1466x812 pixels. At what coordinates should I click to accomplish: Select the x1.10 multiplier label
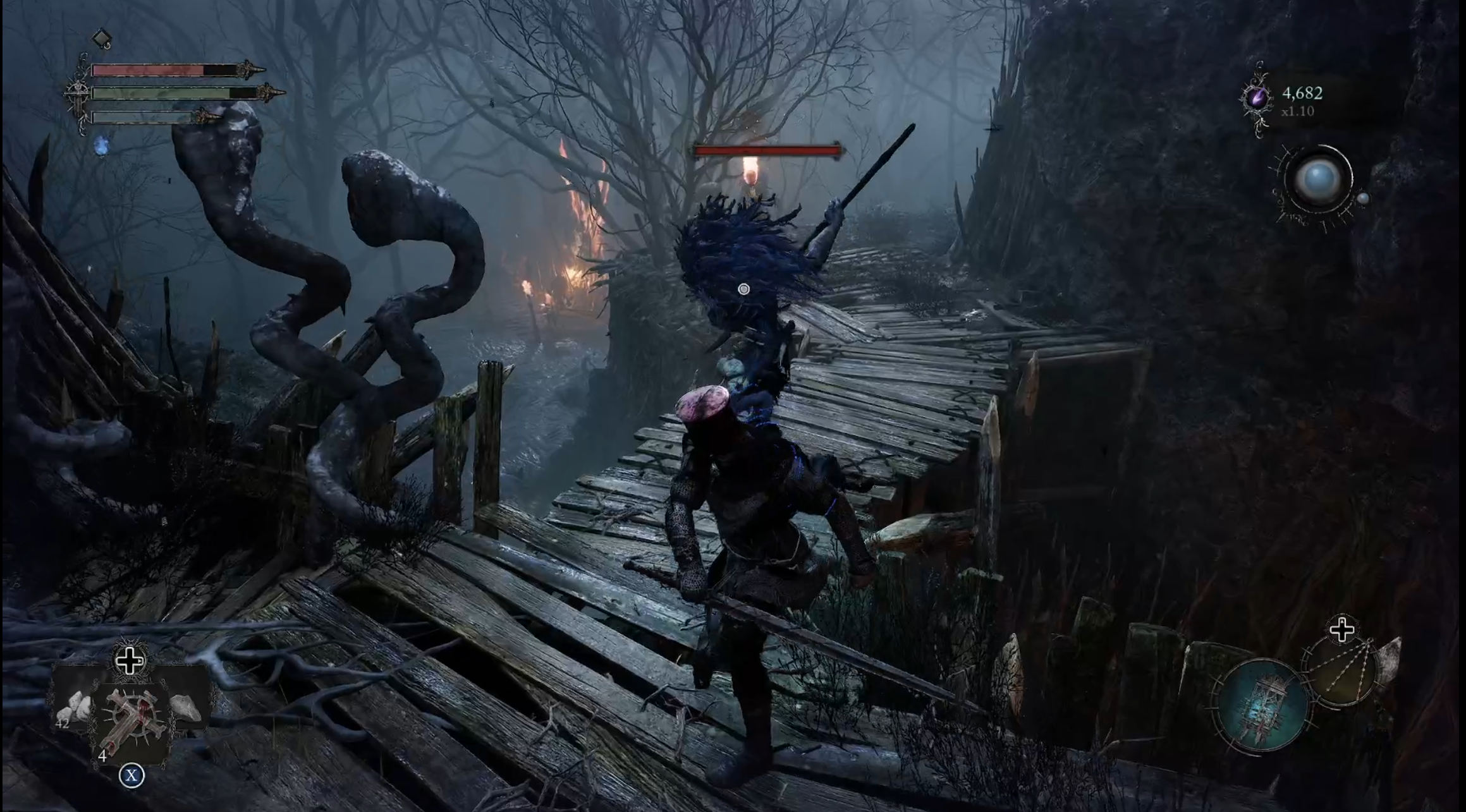point(1298,112)
